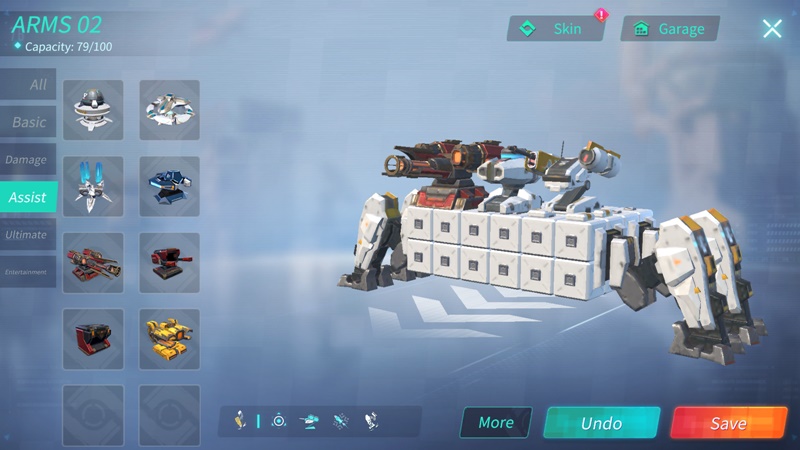Show the Damage parts category
Viewport: 800px width, 450px height.
pyautogui.click(x=27, y=160)
